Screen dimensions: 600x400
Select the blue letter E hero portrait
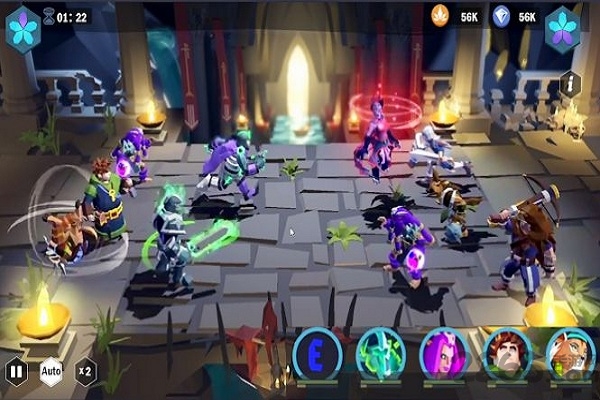pyautogui.click(x=318, y=353)
